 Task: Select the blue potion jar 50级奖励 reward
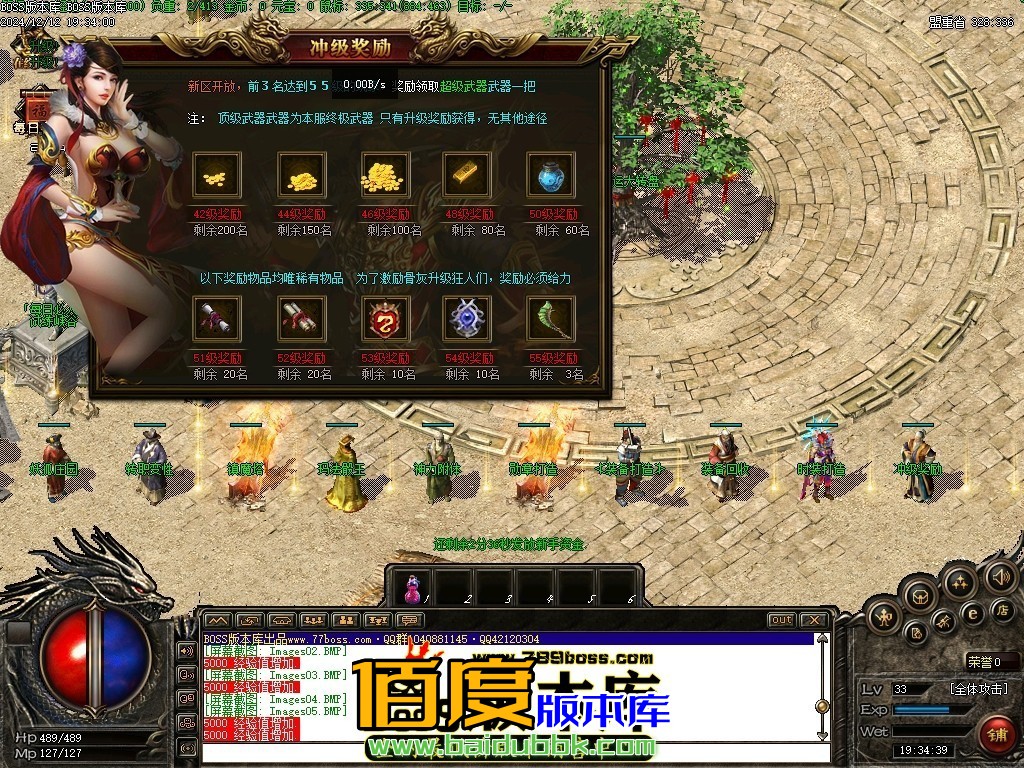550,177
